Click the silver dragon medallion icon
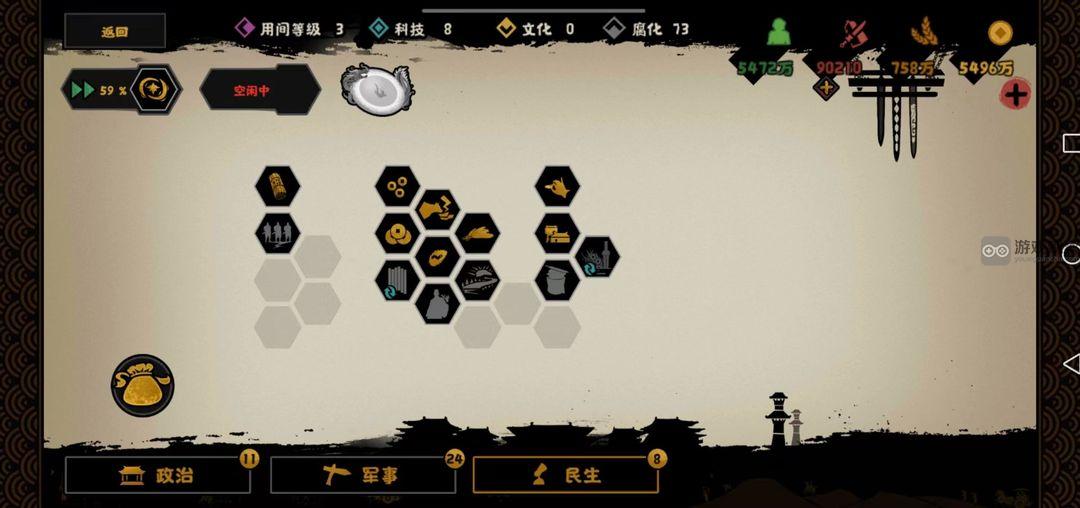Screen dimensions: 1080x508 (x=376, y=89)
